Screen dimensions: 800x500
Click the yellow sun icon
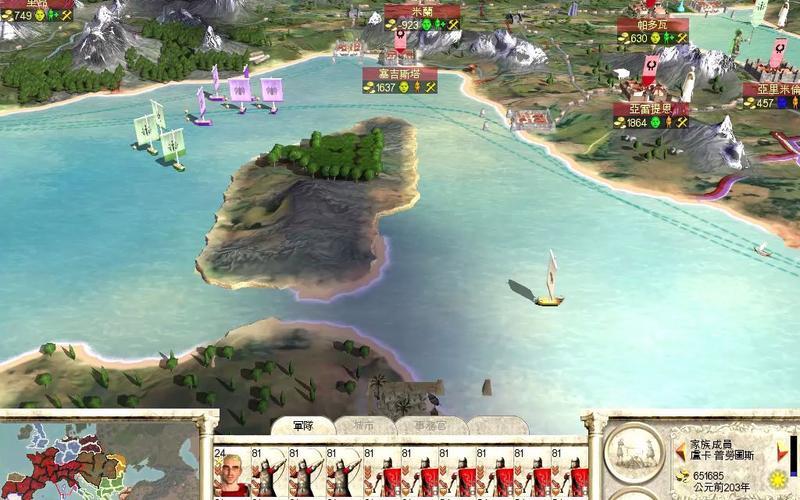coord(778,480)
